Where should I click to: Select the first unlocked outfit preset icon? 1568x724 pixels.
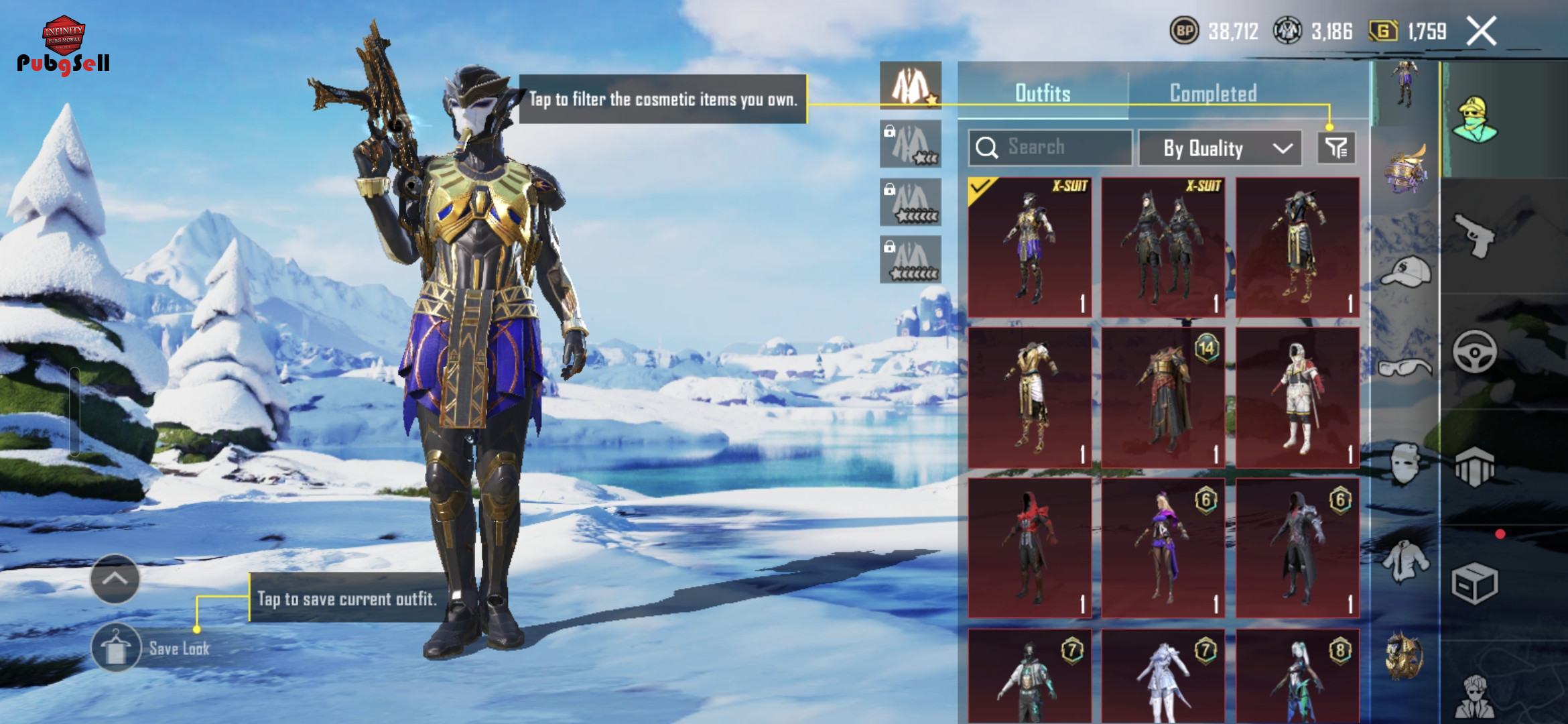pyautogui.click(x=911, y=86)
